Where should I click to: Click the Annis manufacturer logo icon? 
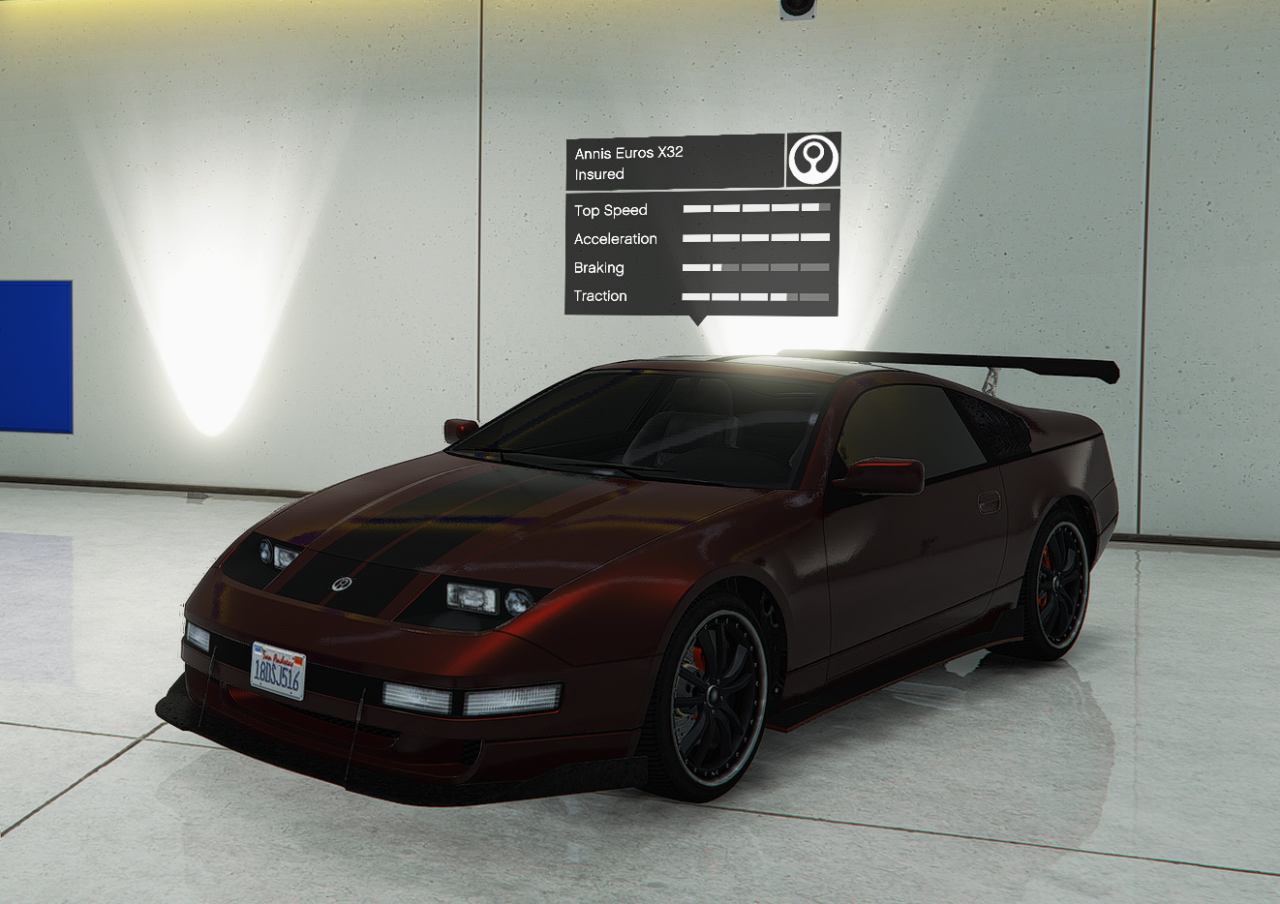(x=813, y=160)
